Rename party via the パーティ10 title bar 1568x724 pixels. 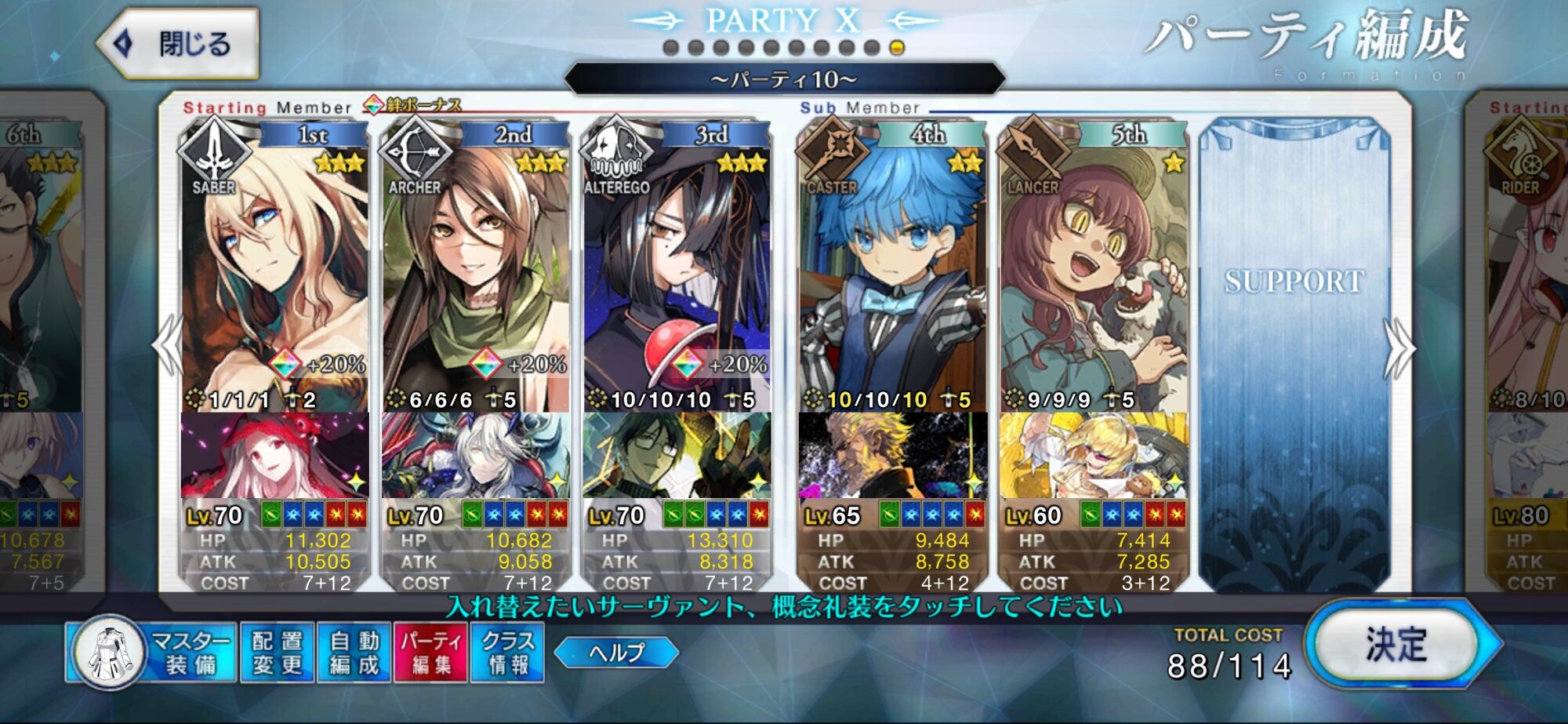click(784, 79)
